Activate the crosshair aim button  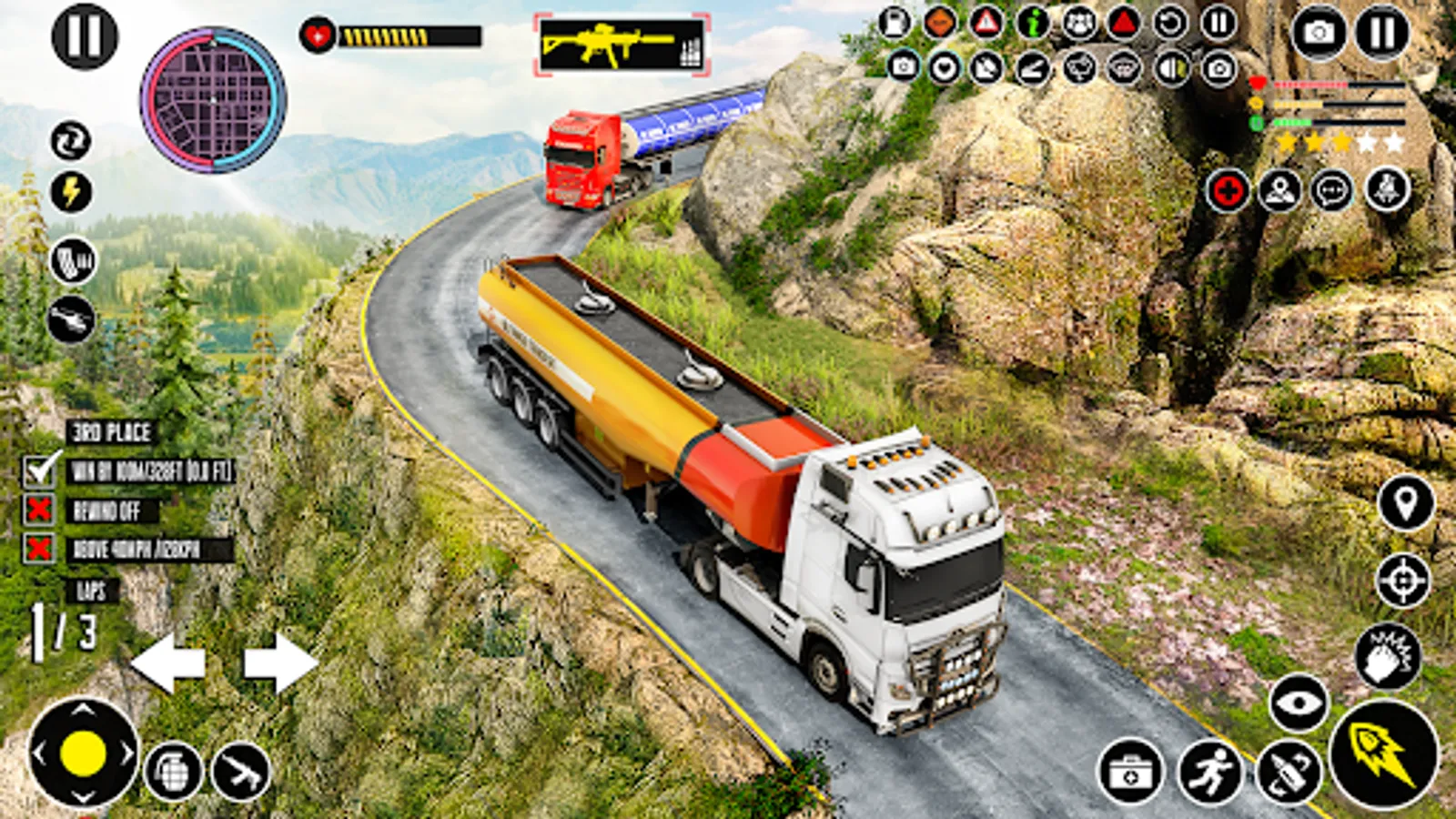1403,580
